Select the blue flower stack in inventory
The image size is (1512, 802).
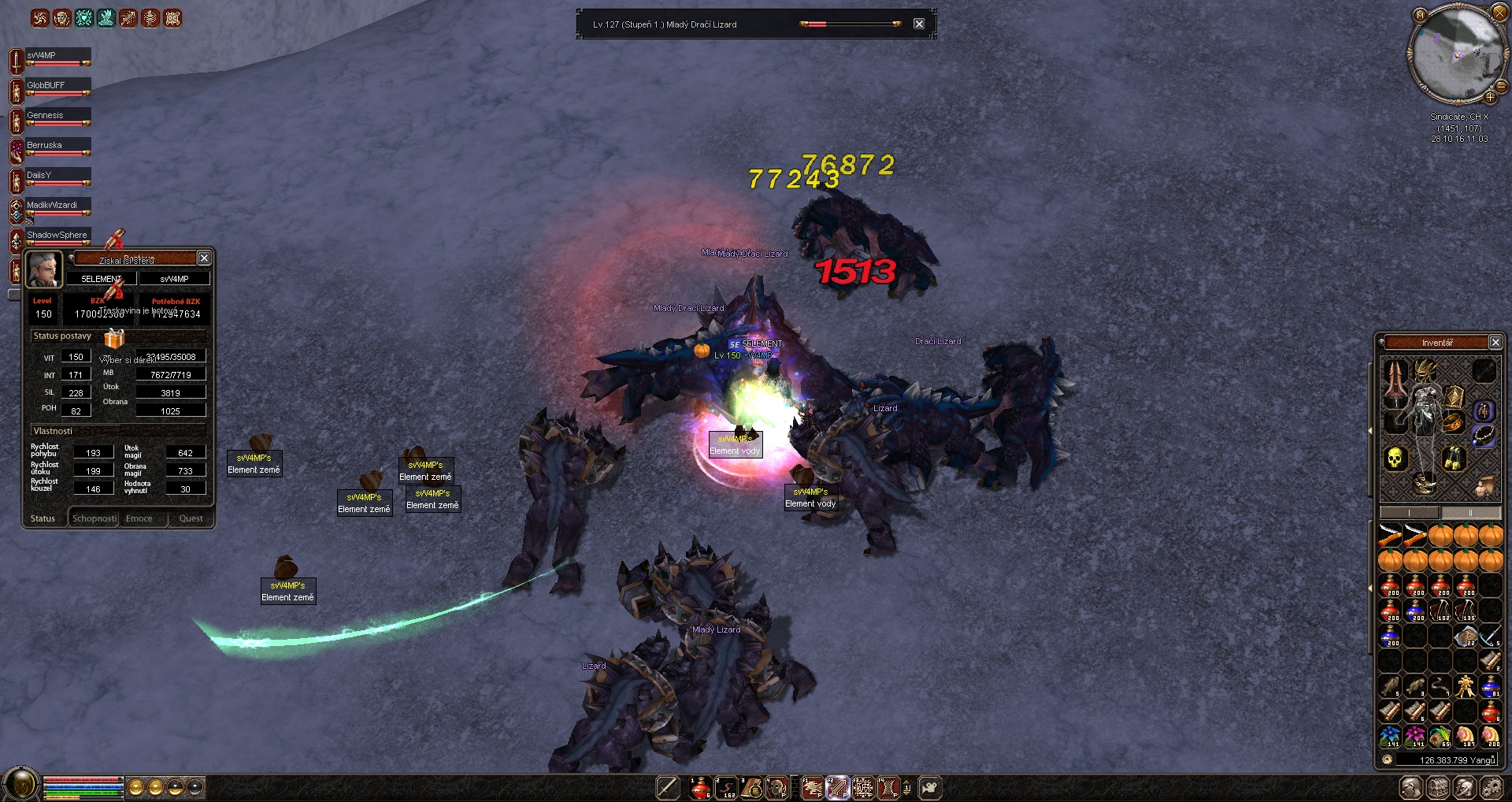(1391, 737)
